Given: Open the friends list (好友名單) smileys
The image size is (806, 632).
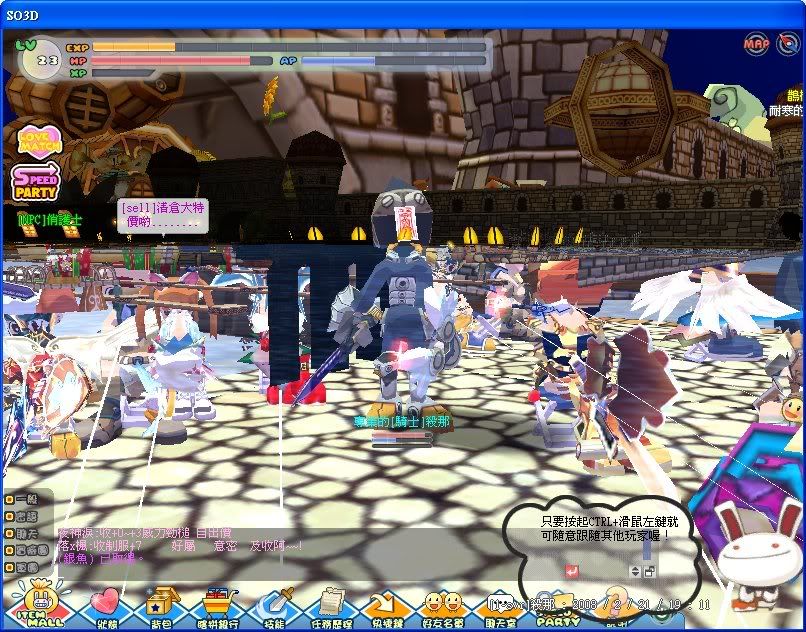Looking at the screenshot, I should pyautogui.click(x=443, y=606).
